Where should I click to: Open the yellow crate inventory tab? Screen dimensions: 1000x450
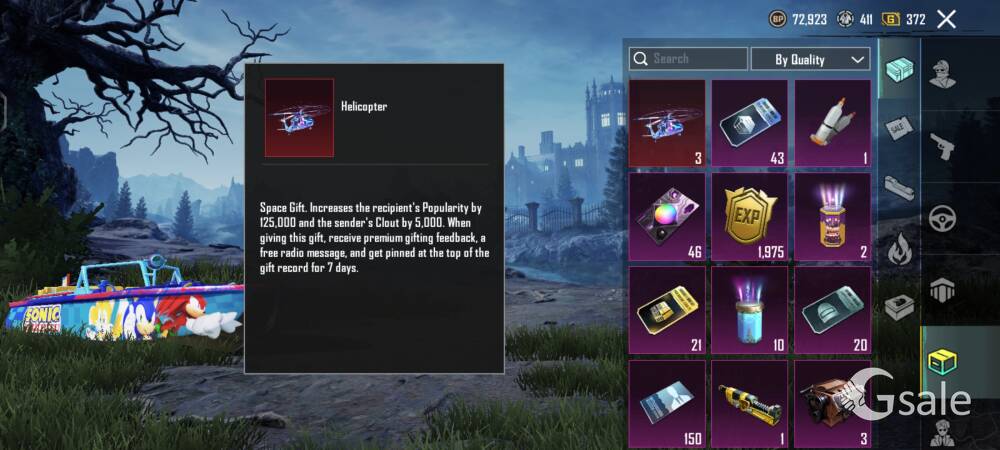click(943, 362)
